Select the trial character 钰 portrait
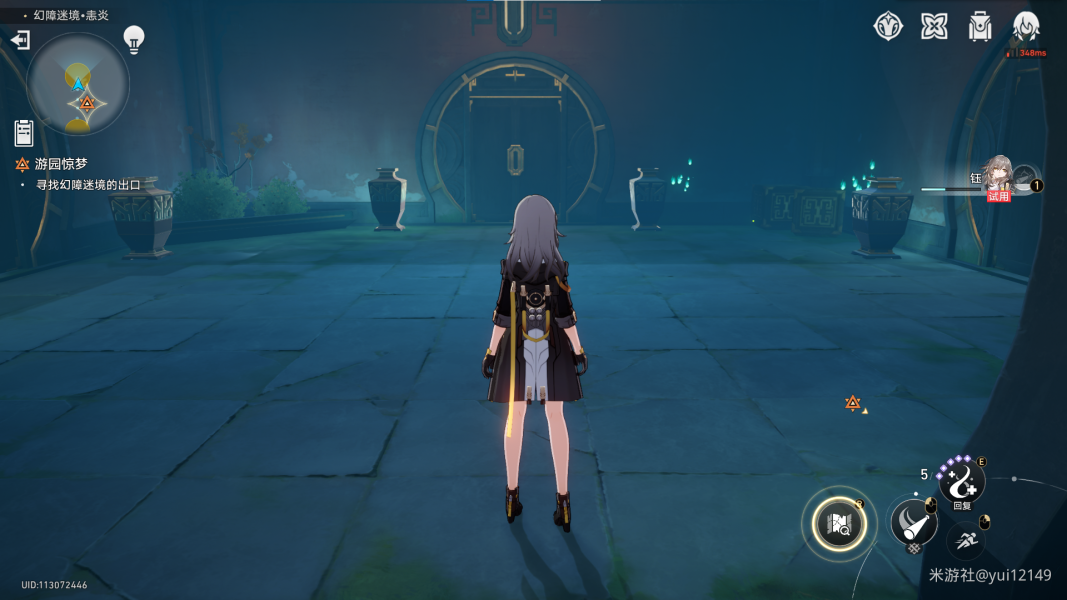1067x600 pixels. tap(998, 175)
